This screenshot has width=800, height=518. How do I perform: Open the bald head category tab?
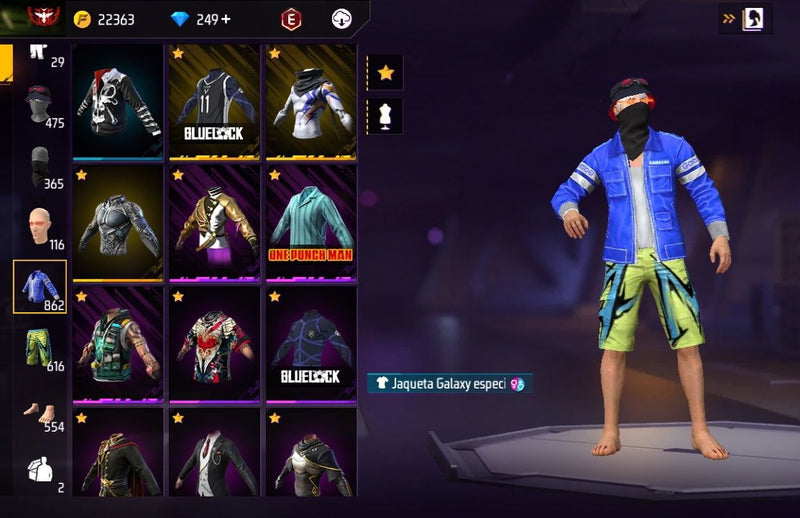point(40,227)
